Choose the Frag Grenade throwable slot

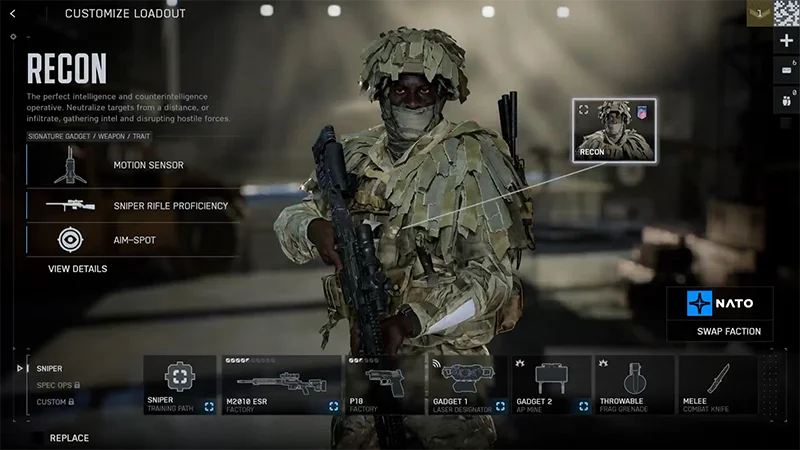pos(634,385)
